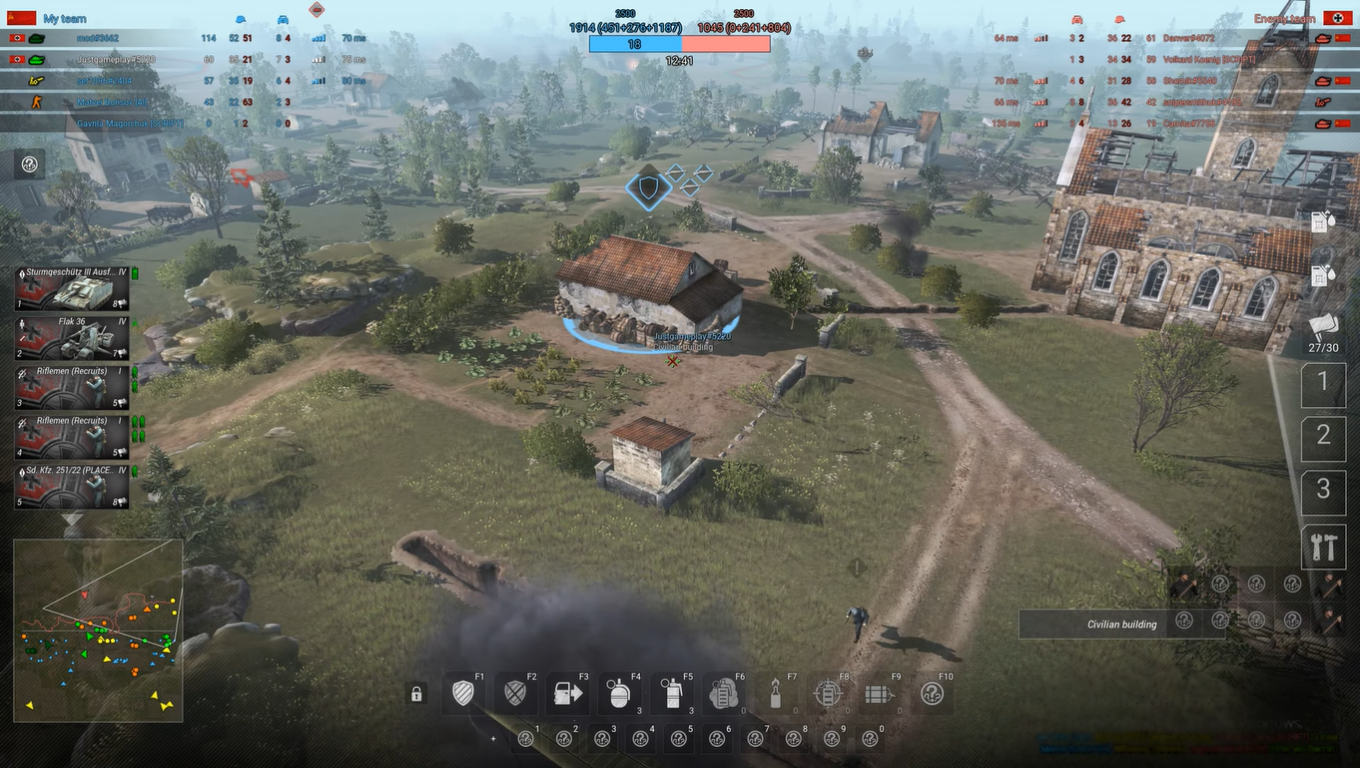The height and width of the screenshot is (768, 1360).
Task: Select the smoke grenade icon (F5)
Action: coord(671,692)
